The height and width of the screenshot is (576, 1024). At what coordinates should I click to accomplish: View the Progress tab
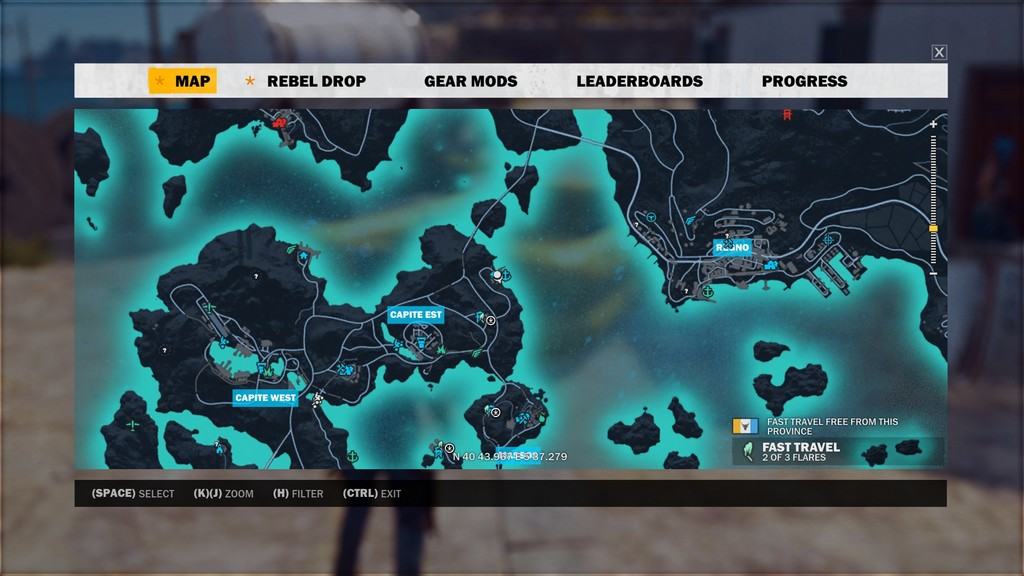804,81
